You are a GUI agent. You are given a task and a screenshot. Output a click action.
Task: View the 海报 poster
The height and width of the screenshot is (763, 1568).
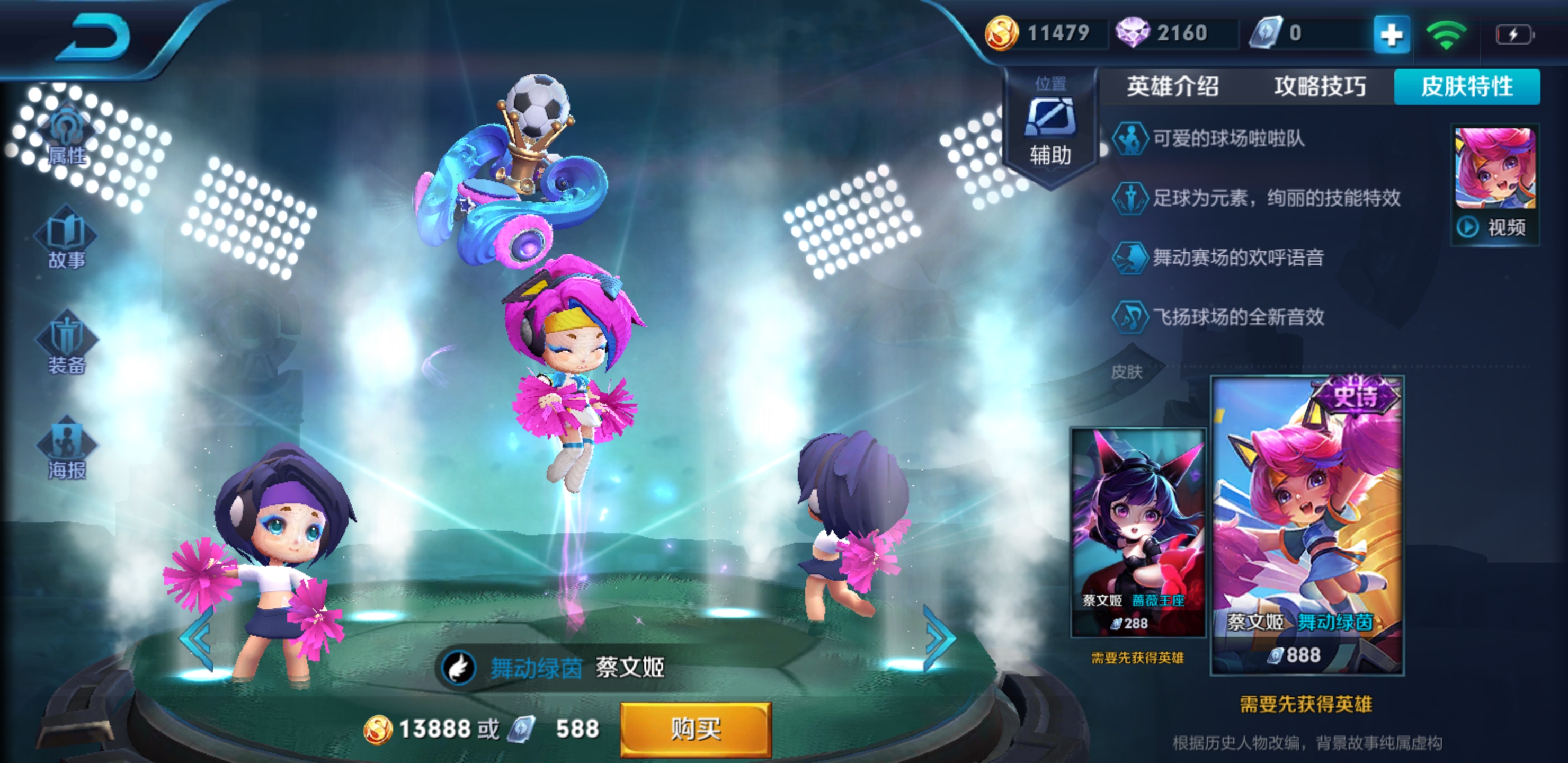tap(66, 449)
